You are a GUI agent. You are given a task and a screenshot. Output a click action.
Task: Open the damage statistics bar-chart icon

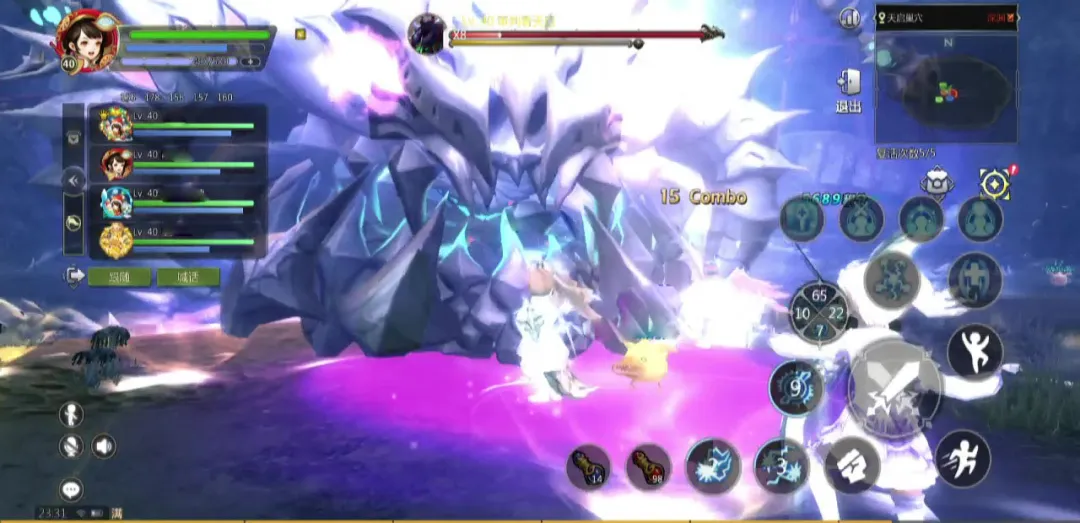coord(850,18)
